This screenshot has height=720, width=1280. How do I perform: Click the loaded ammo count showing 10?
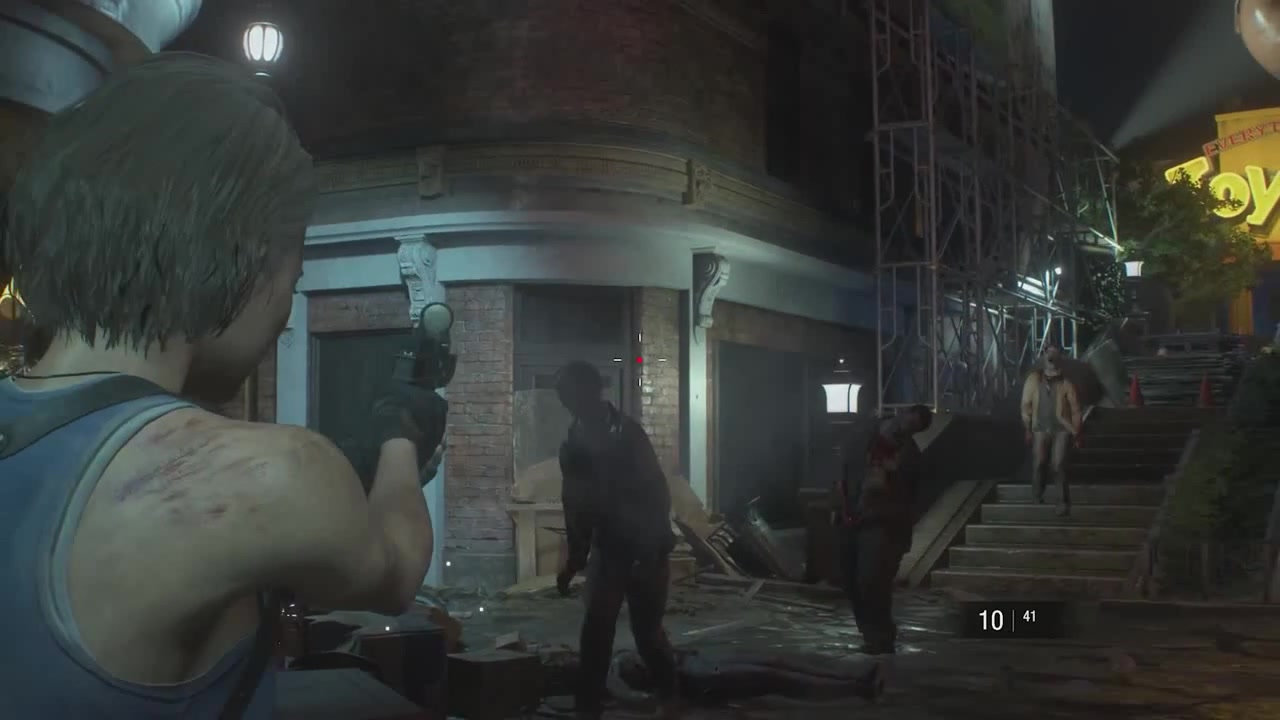(990, 618)
